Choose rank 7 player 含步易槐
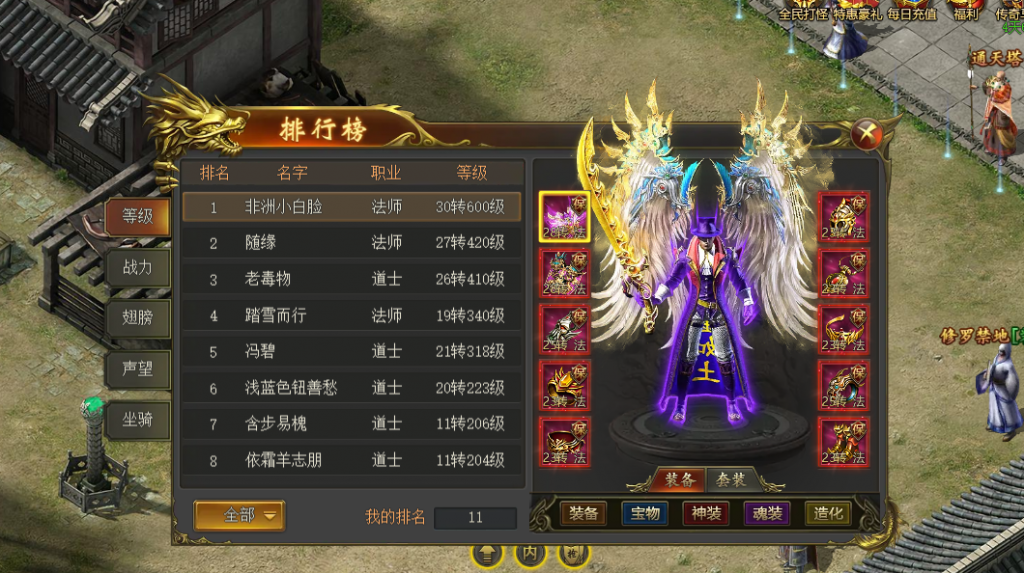1024x573 pixels. (352, 424)
